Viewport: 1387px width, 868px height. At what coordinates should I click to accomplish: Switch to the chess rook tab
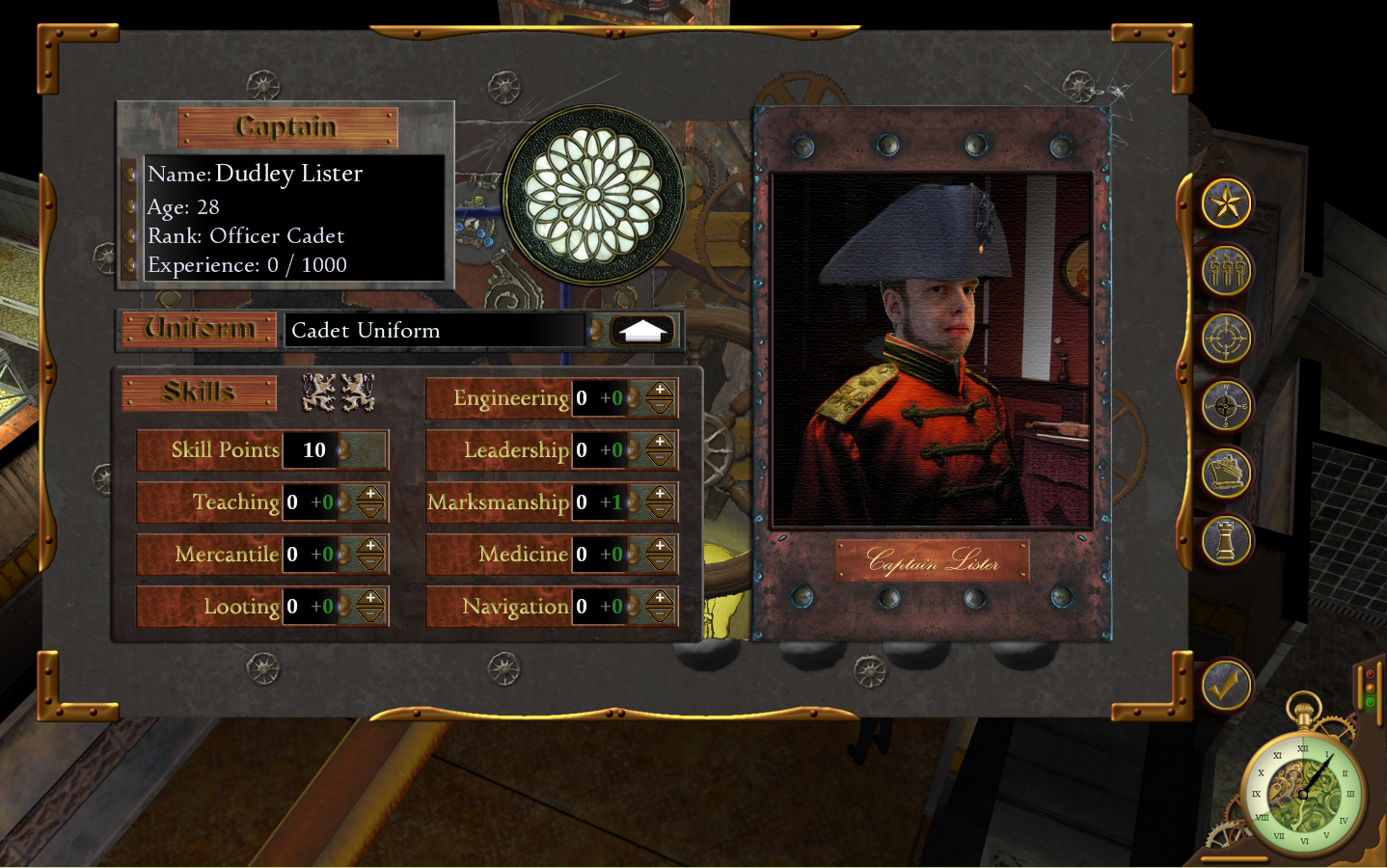tap(1226, 541)
